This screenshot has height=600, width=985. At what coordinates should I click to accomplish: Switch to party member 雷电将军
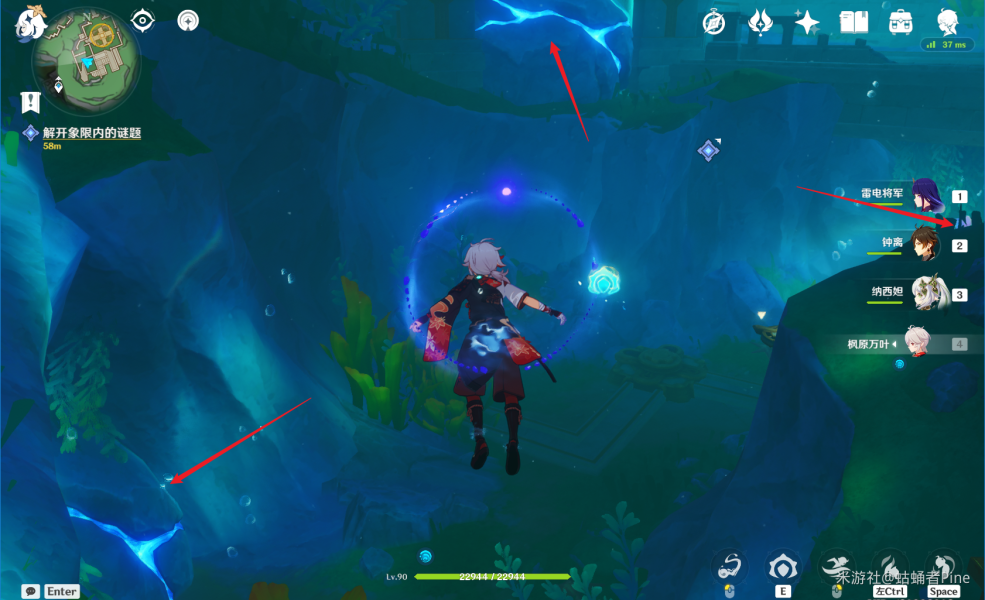[x=927, y=196]
